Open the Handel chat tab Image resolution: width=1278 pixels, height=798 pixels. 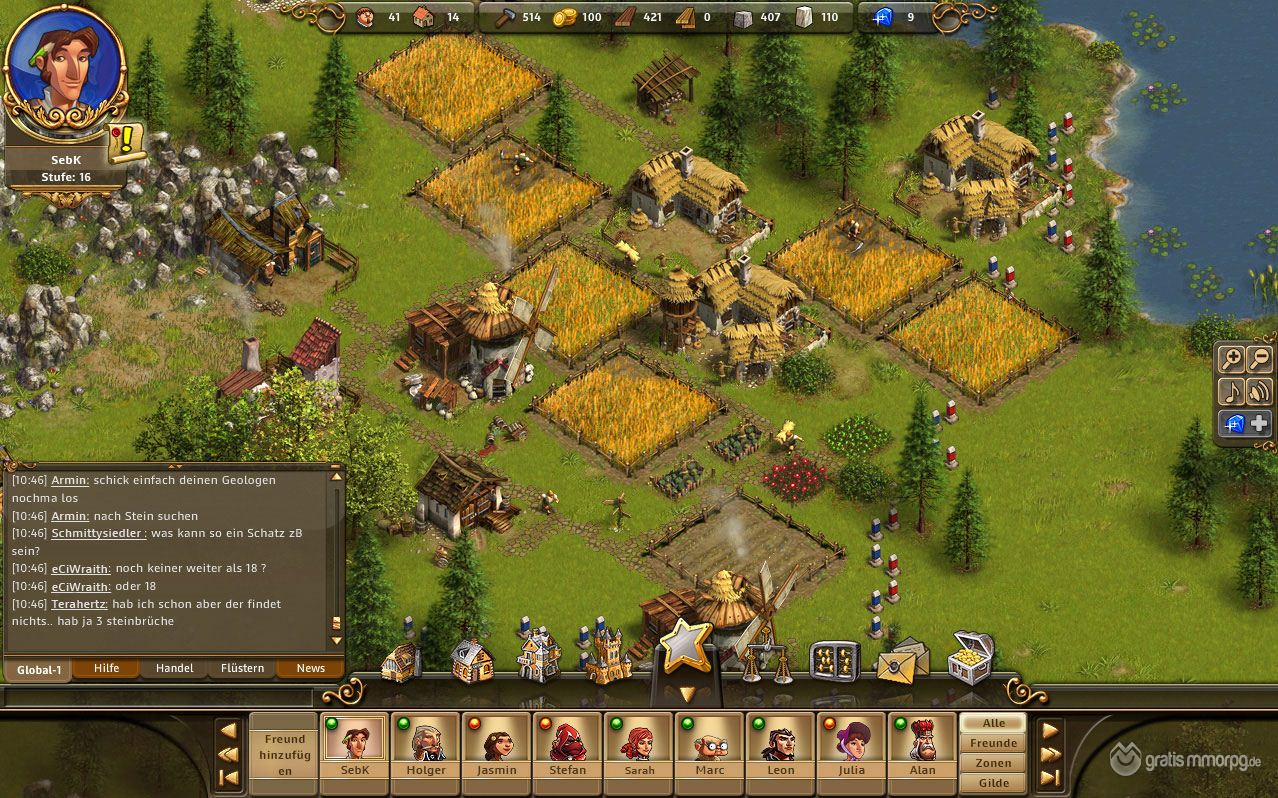[x=174, y=668]
